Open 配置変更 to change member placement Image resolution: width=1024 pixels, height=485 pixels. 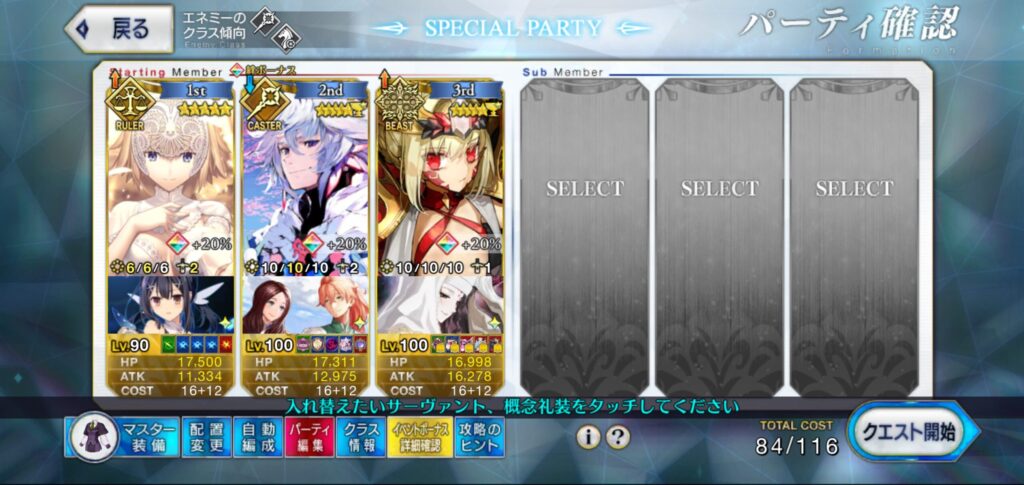(207, 438)
